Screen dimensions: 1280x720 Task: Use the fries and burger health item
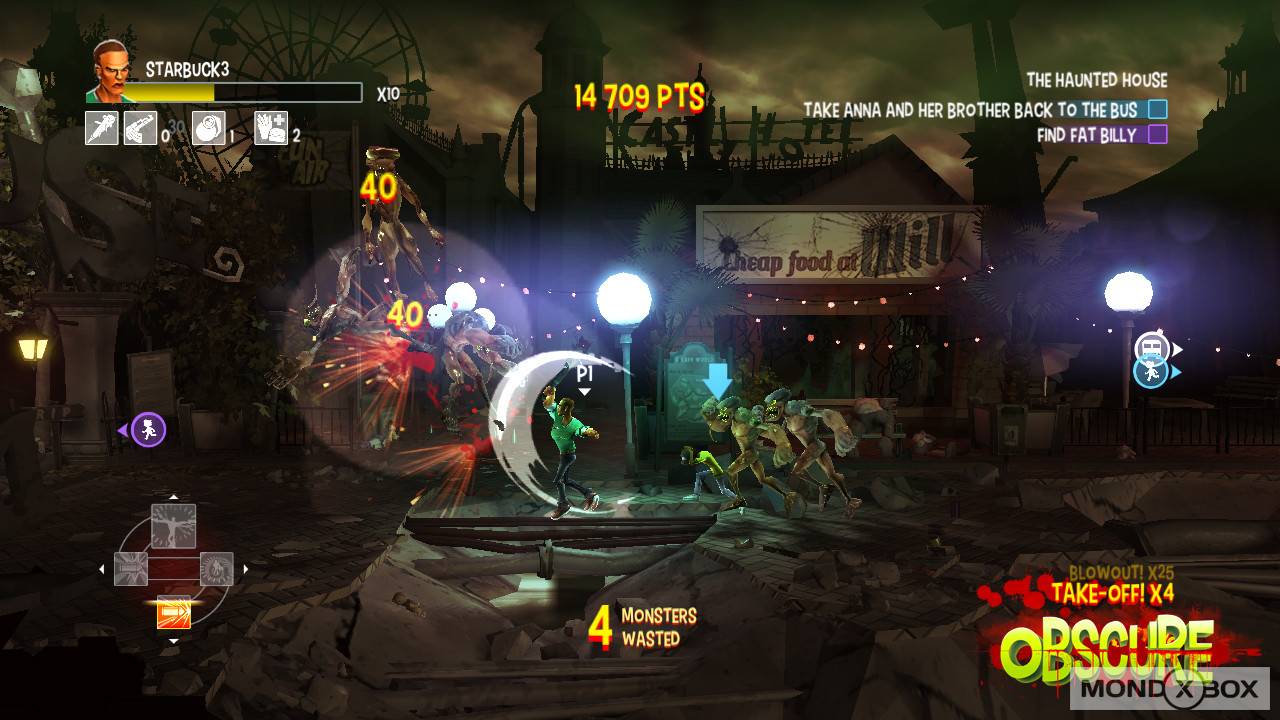(271, 128)
